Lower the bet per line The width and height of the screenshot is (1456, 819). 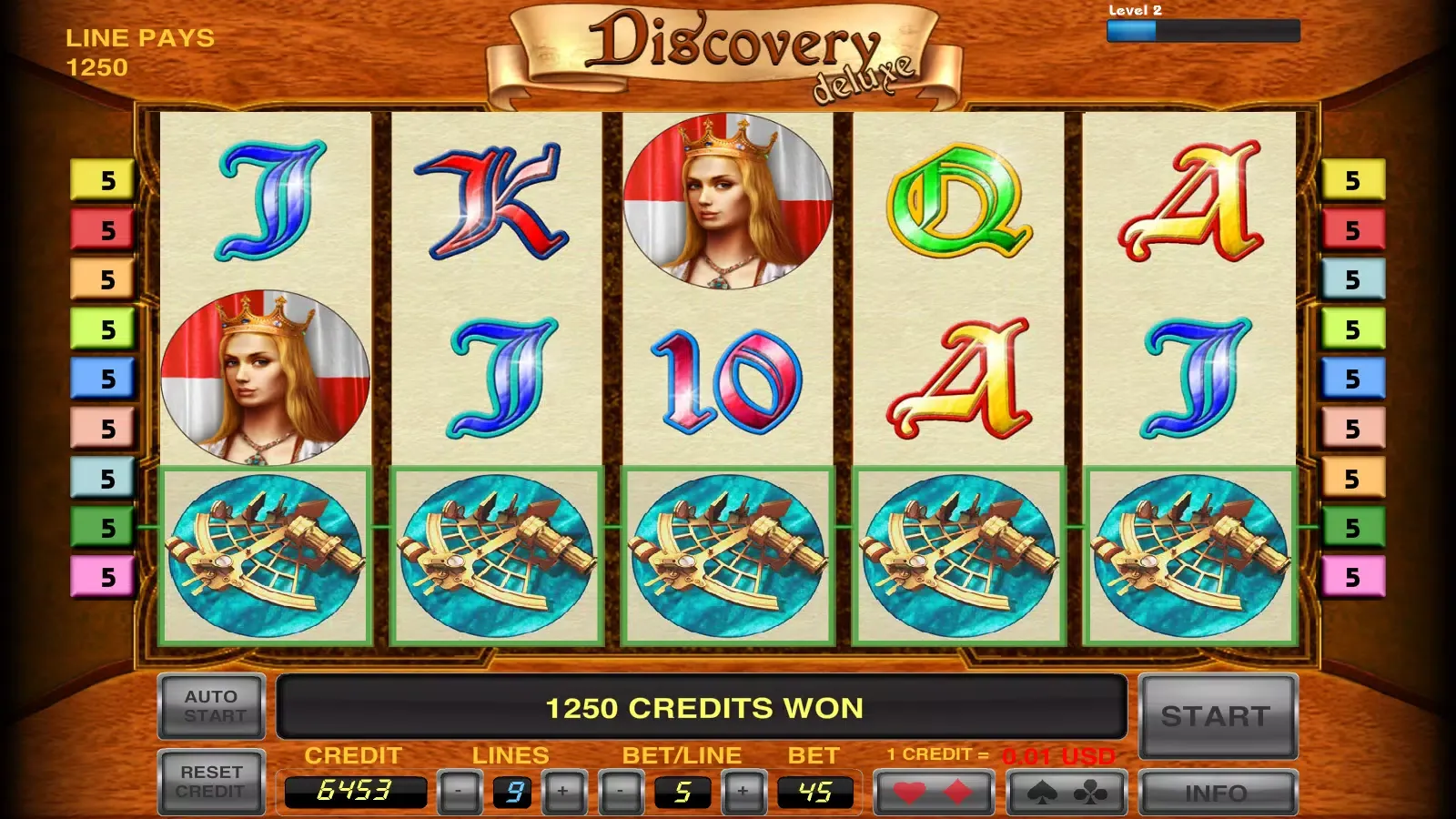coord(621,792)
